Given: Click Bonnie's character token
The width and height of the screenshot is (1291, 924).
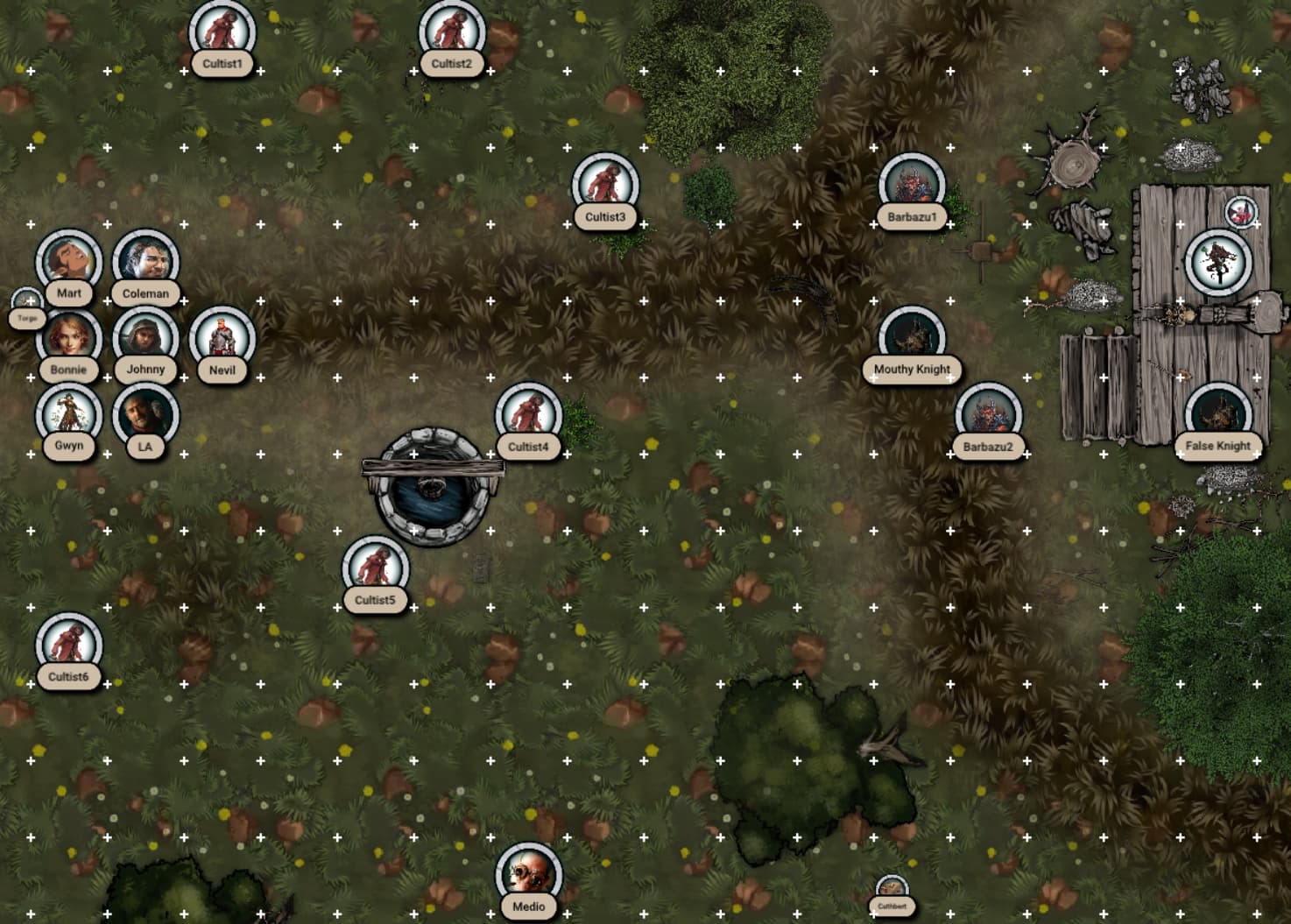Looking at the screenshot, I should [68, 337].
